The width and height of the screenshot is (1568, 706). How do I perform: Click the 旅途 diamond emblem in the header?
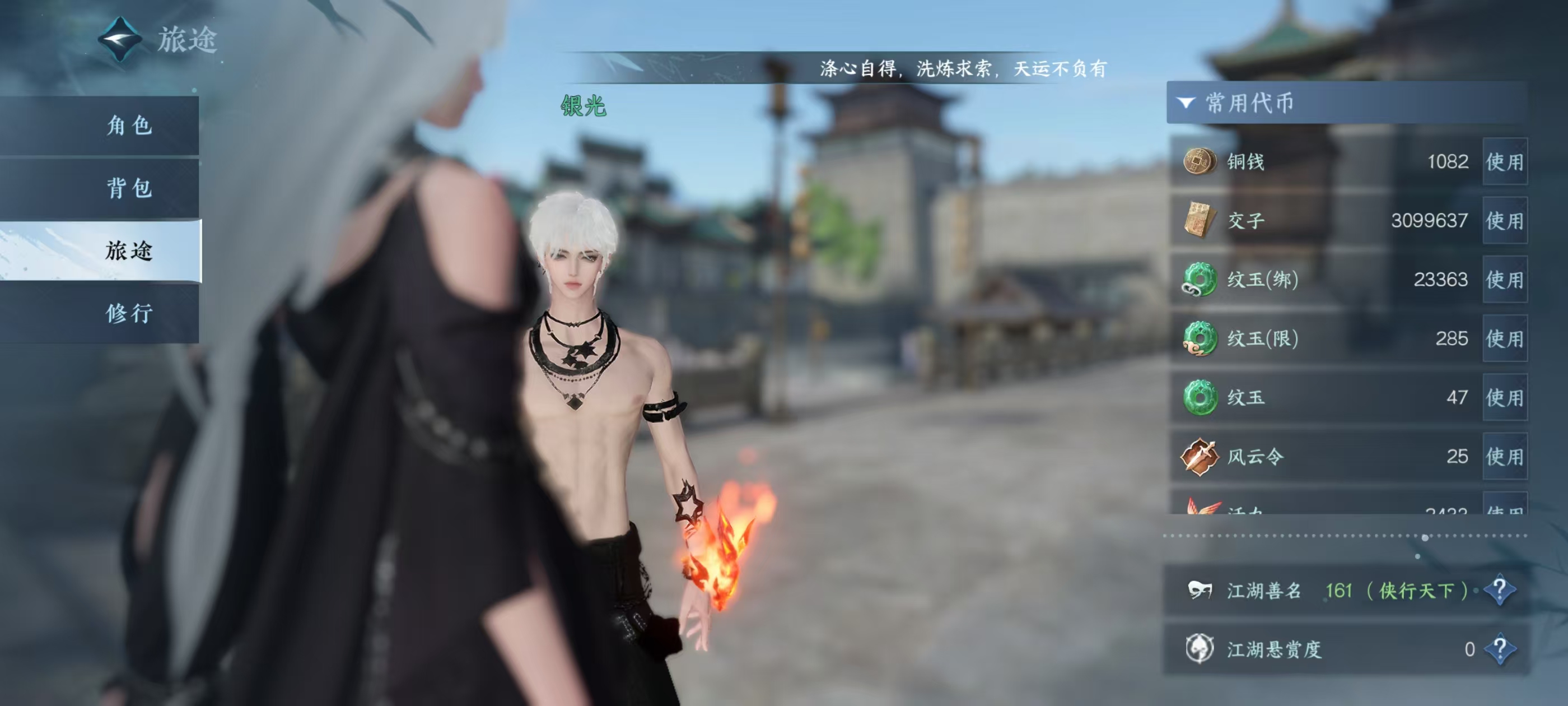(x=120, y=40)
